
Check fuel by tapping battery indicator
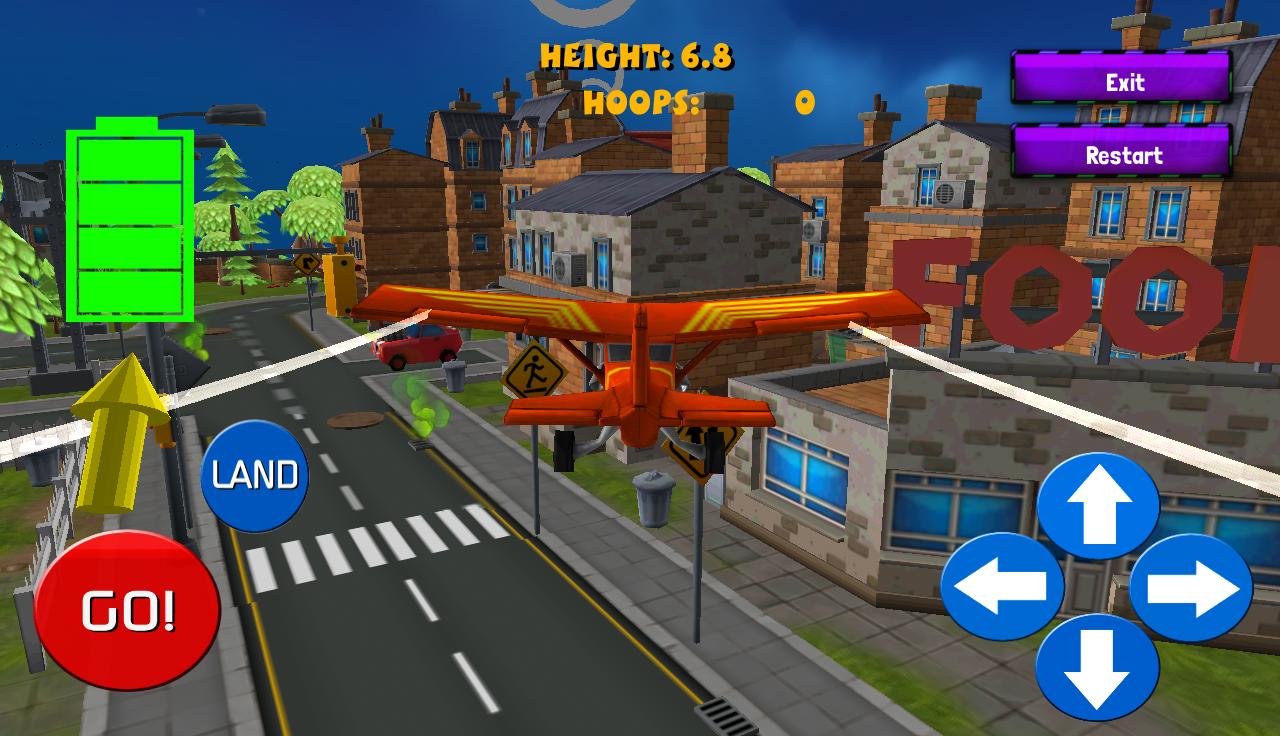point(128,220)
